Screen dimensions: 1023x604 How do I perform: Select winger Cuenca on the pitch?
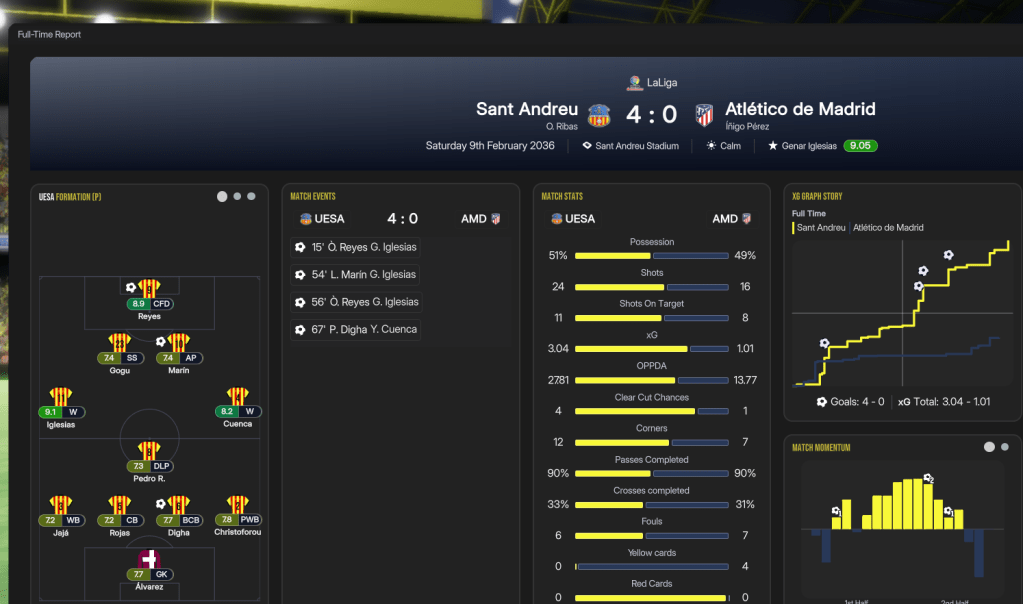pos(238,398)
